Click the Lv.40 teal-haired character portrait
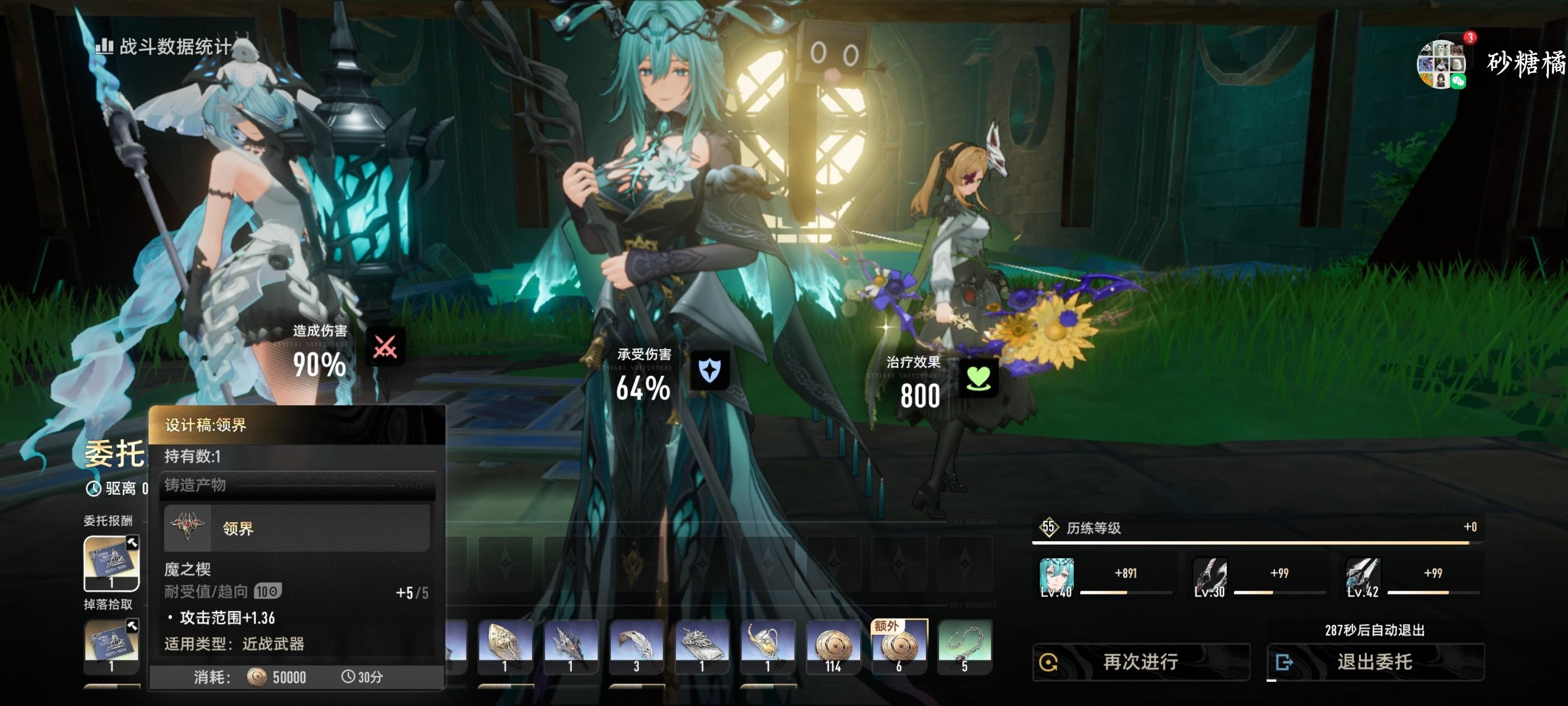1568x706 pixels. click(x=1056, y=576)
